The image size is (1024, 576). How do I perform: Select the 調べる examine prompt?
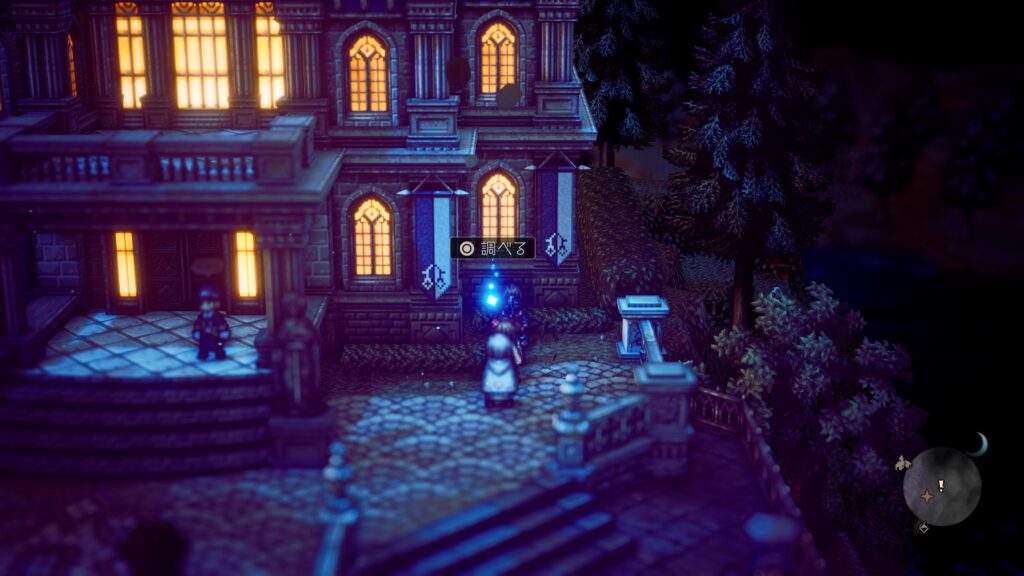492,248
